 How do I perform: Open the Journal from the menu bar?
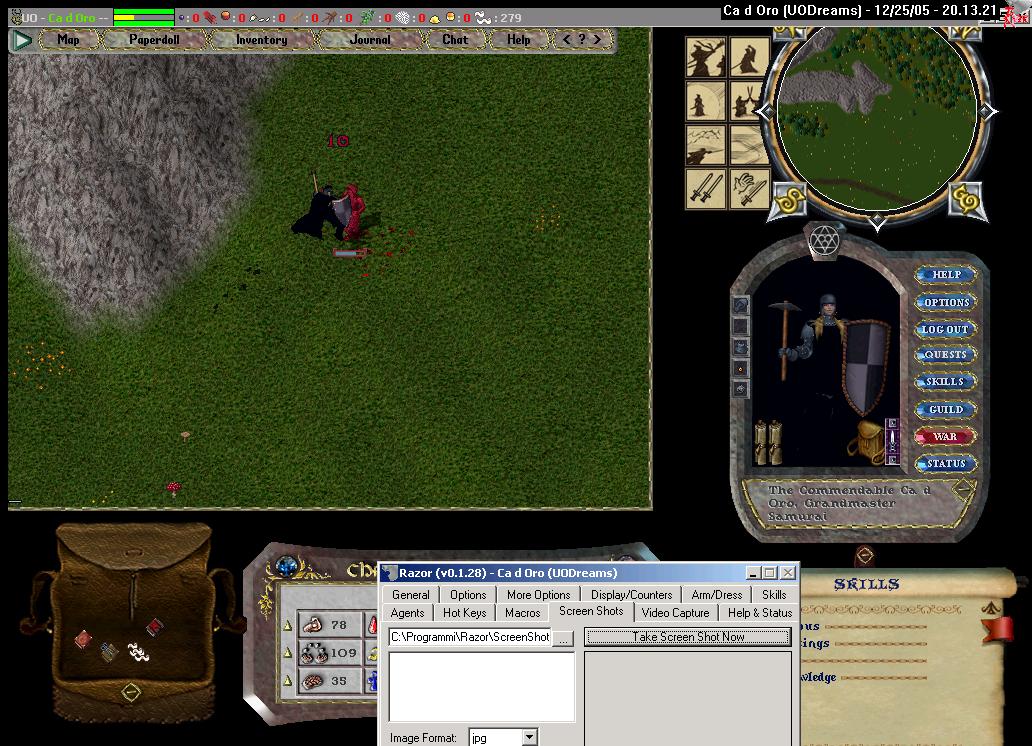click(x=371, y=40)
